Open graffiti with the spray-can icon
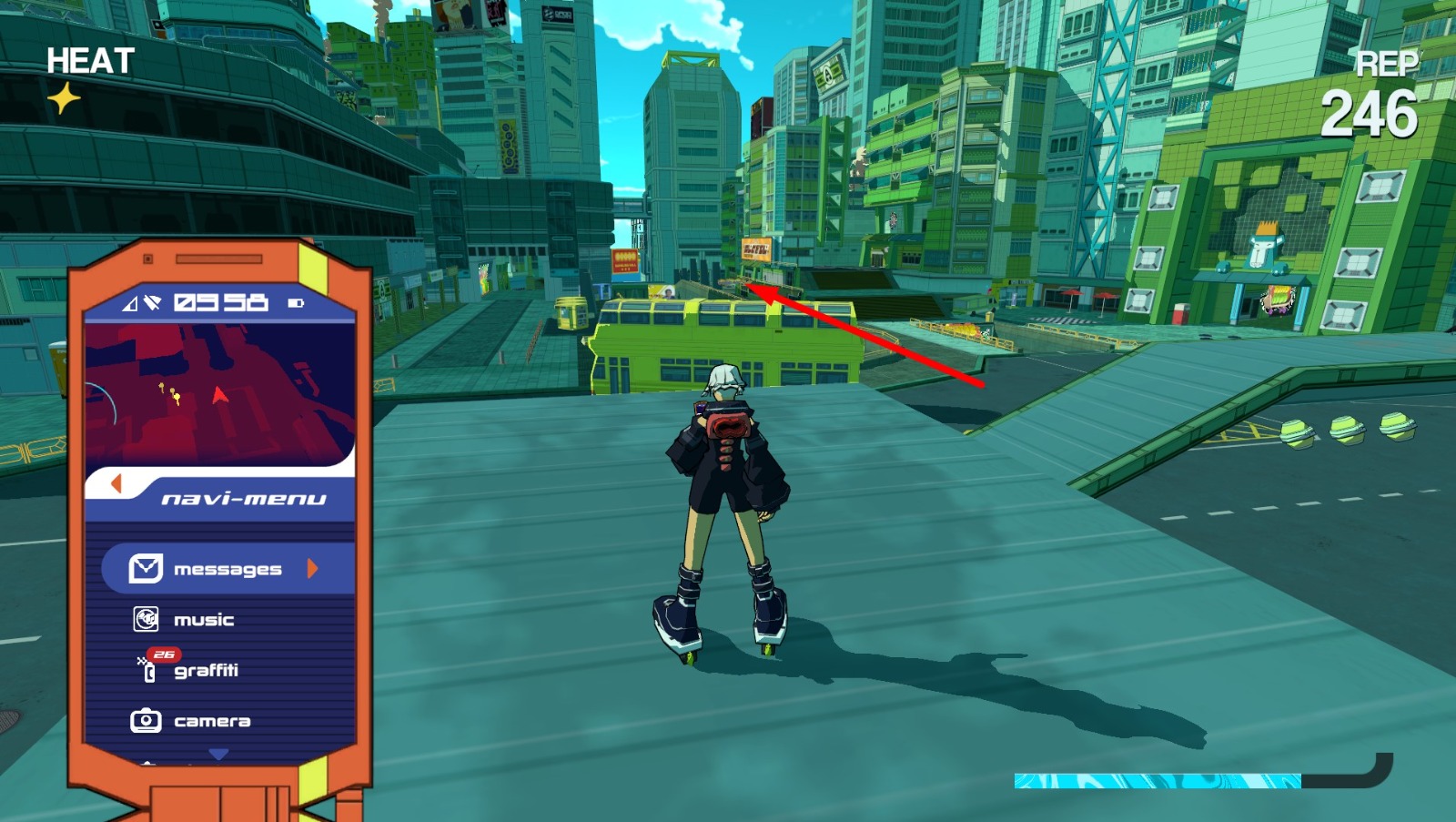The width and height of the screenshot is (1456, 822). tap(149, 671)
